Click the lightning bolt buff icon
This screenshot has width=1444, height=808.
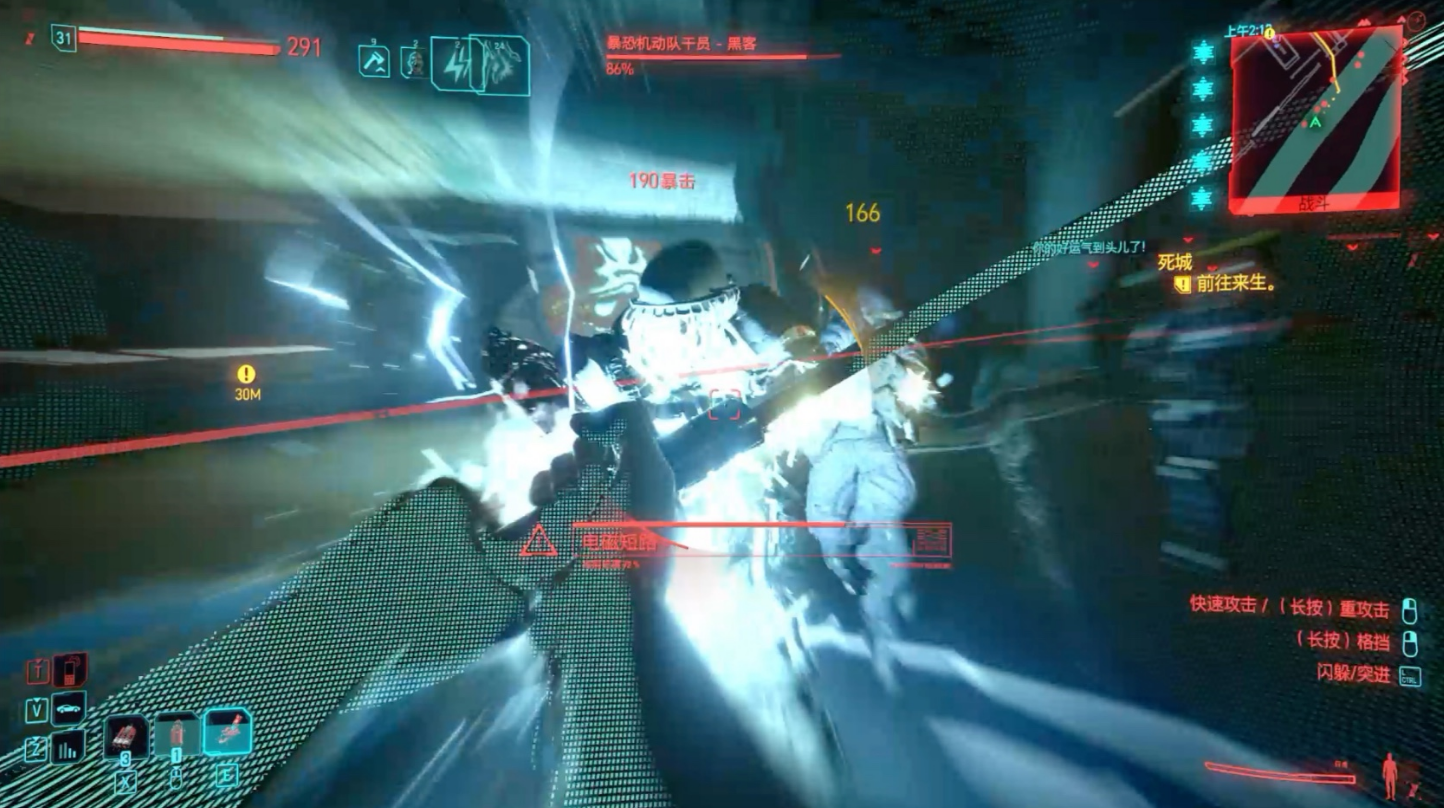(456, 66)
